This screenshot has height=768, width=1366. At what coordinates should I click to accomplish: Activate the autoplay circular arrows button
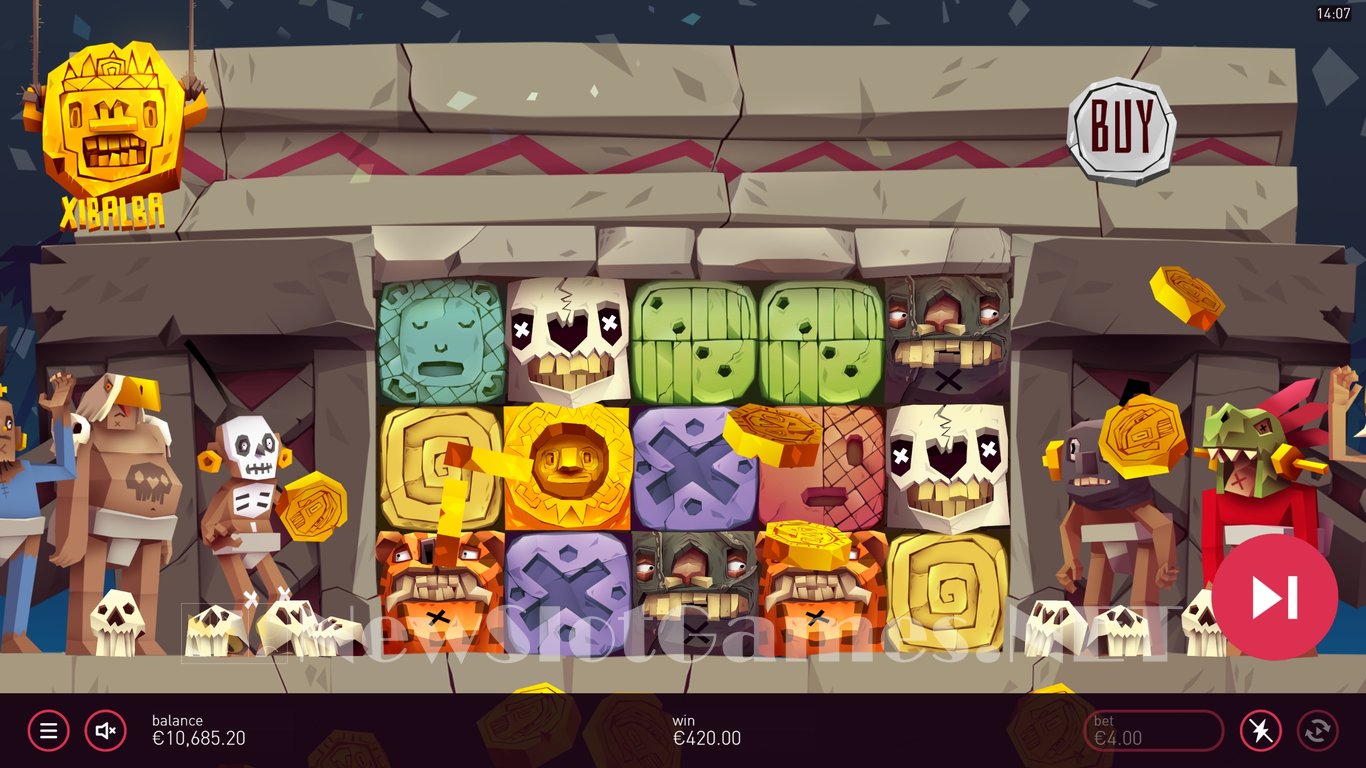(x=1317, y=731)
